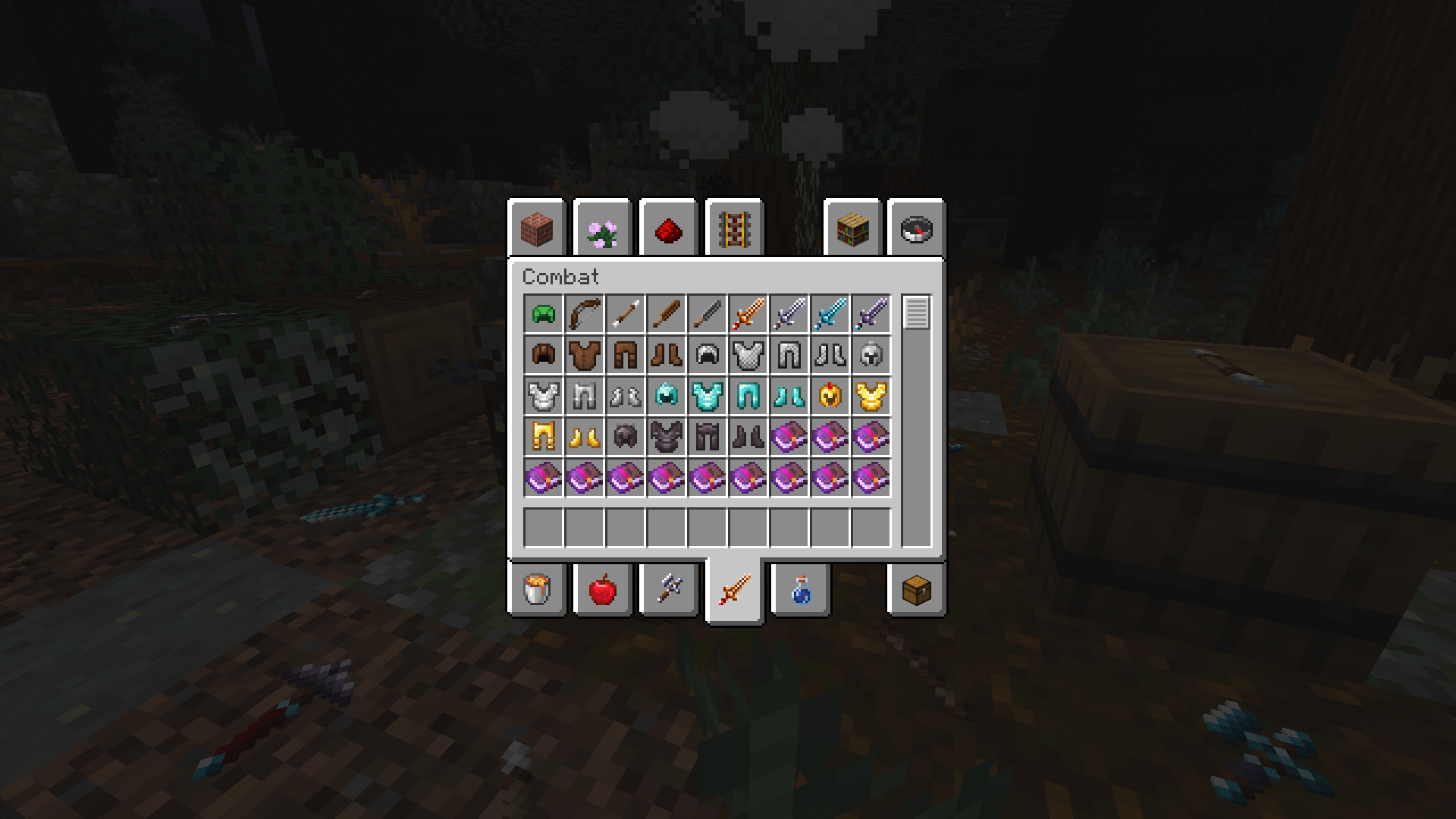Viewport: 1456px width, 819px height.
Task: Pick up the arrow item
Action: (625, 312)
